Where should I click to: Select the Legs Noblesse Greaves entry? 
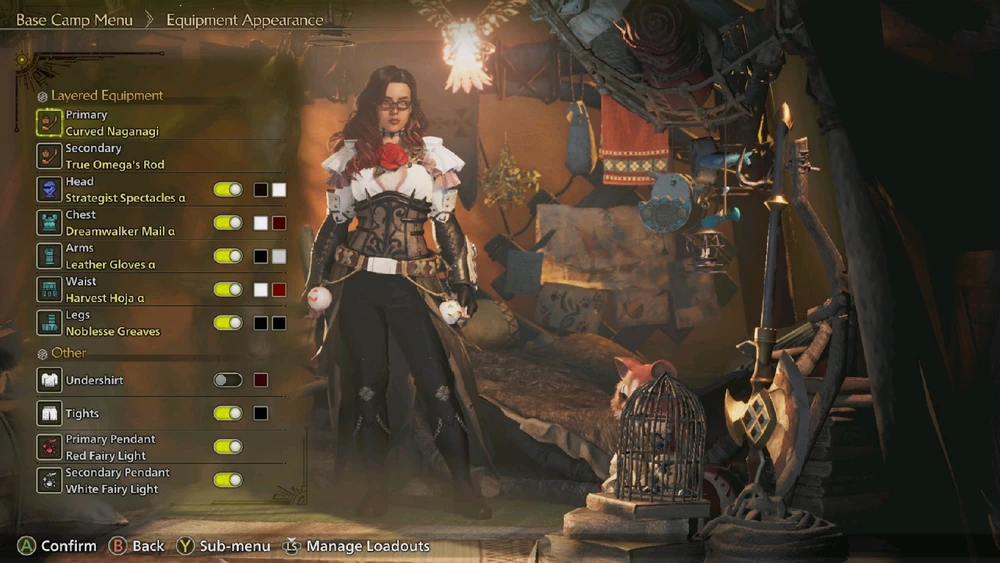coord(112,323)
